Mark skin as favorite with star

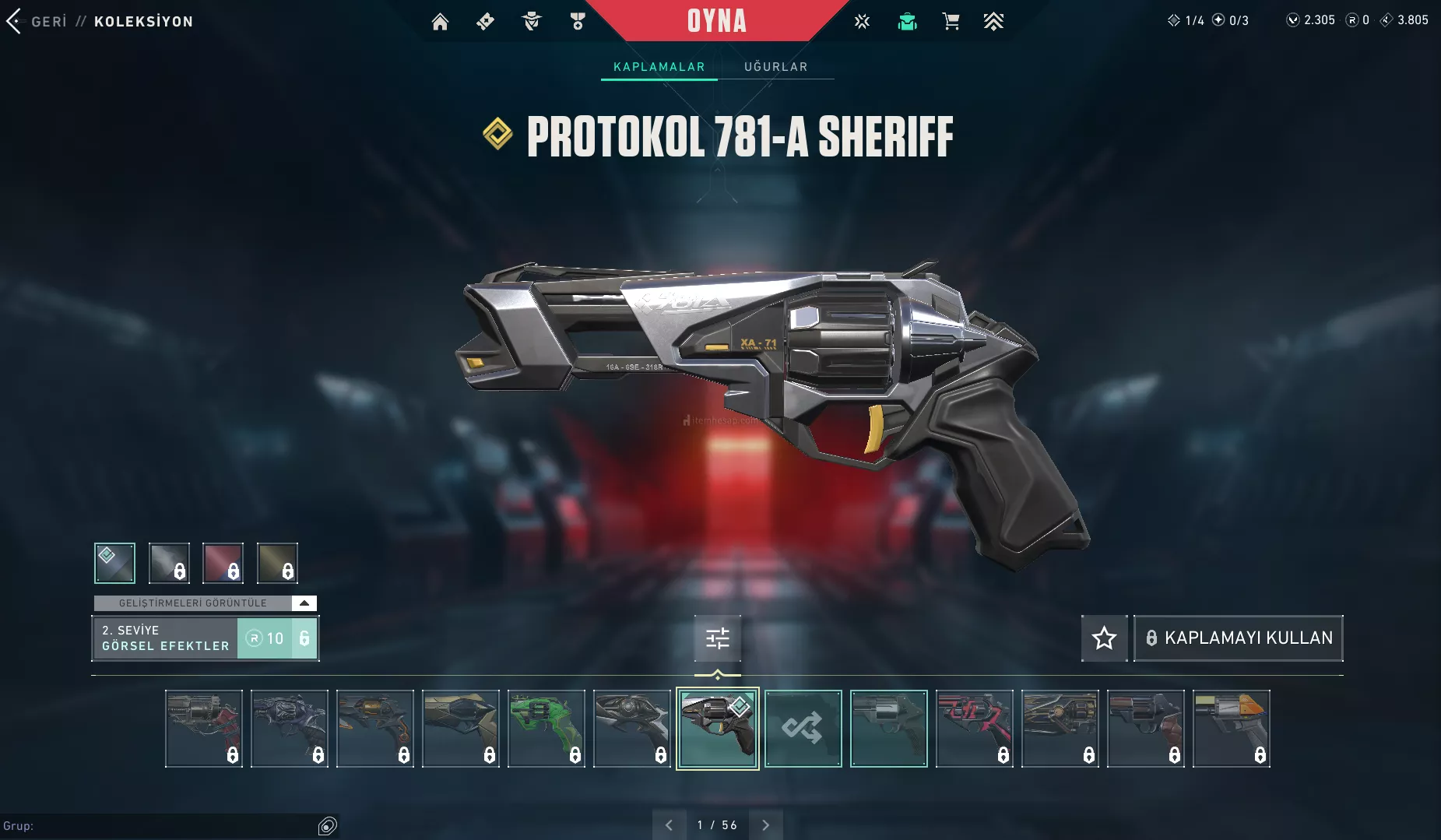(x=1104, y=638)
